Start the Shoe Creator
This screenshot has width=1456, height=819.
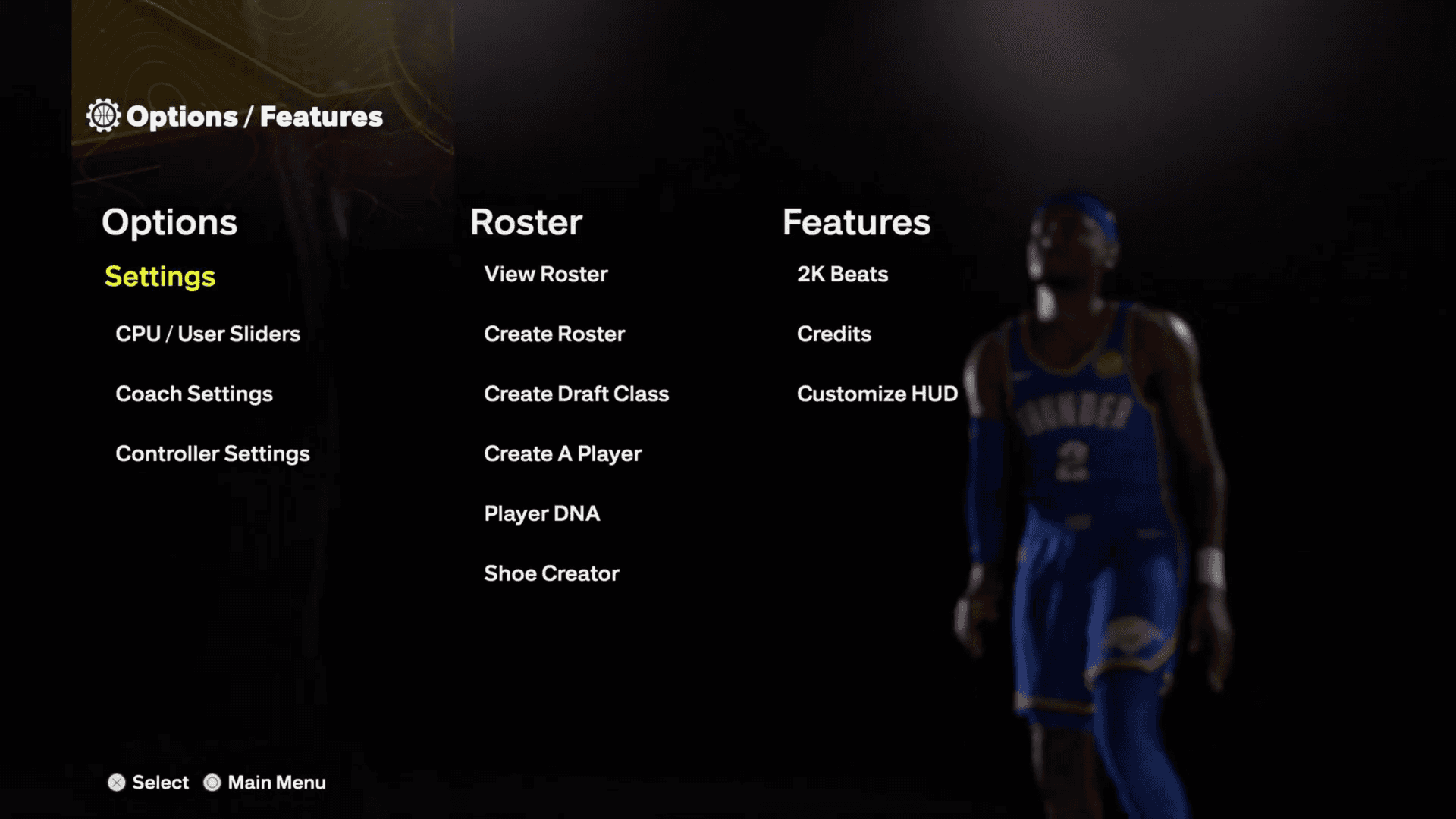coord(551,573)
